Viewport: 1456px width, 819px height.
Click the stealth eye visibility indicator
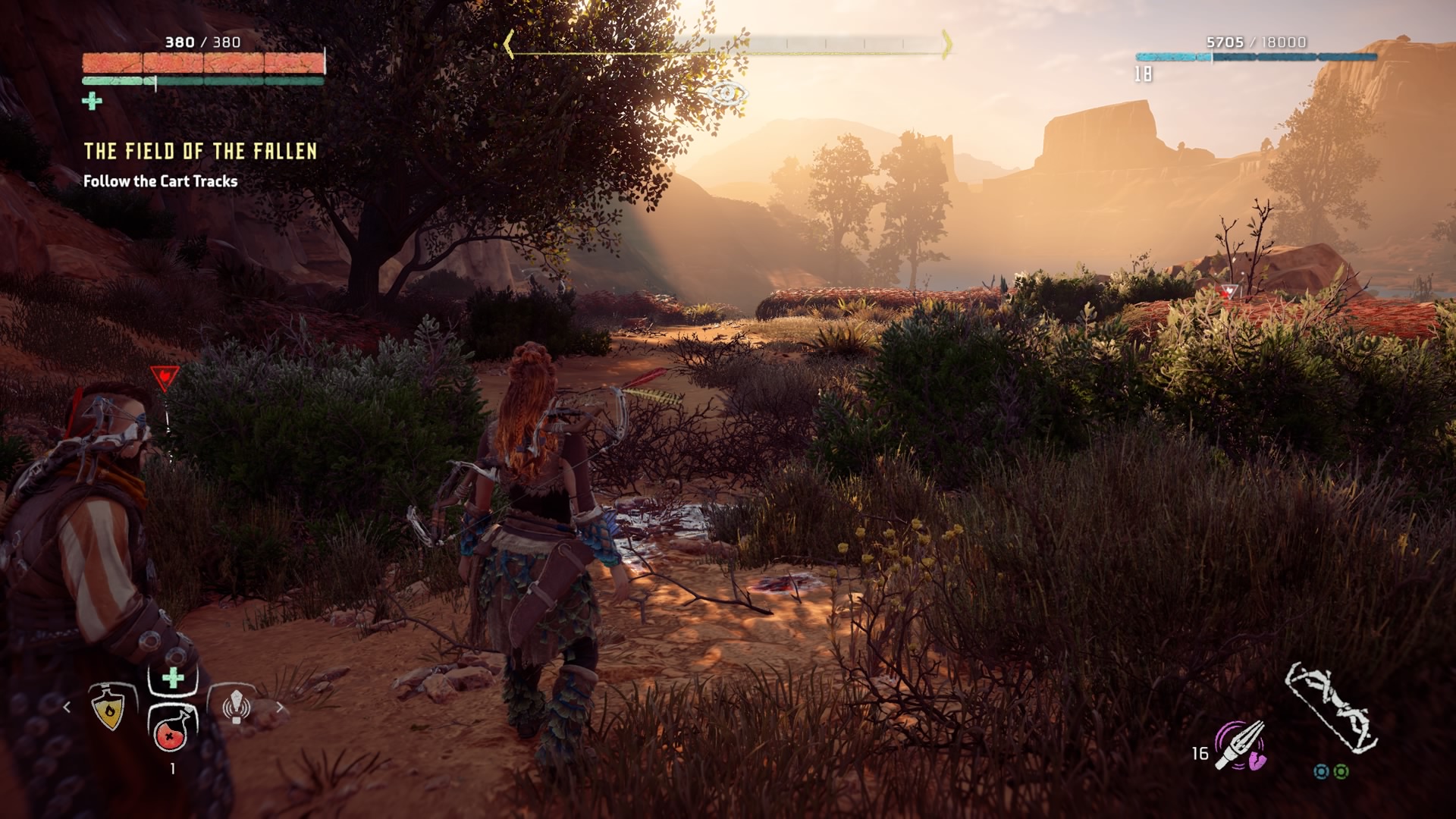728,94
